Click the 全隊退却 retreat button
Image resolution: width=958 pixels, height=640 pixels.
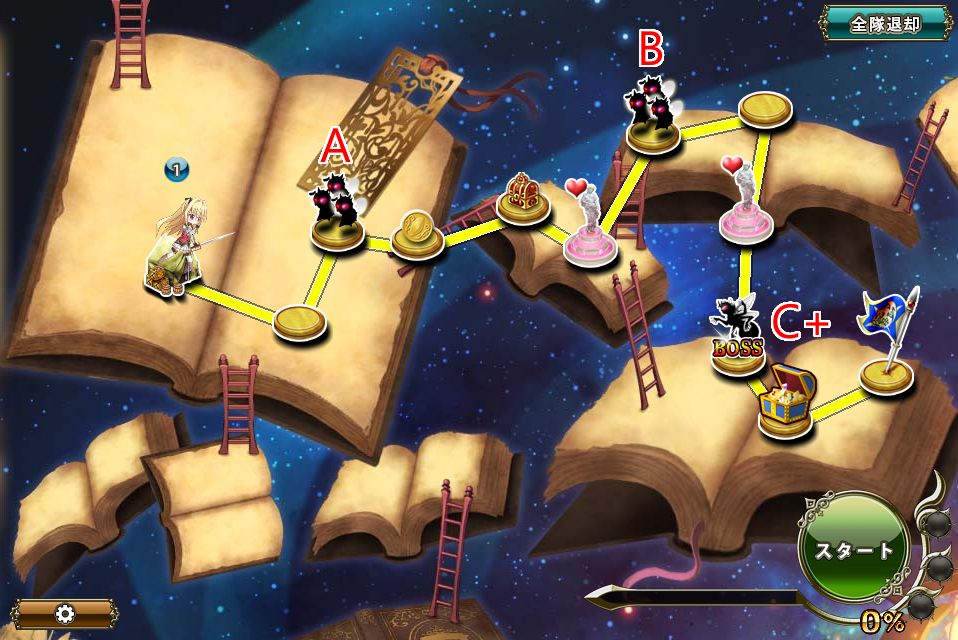[x=885, y=24]
